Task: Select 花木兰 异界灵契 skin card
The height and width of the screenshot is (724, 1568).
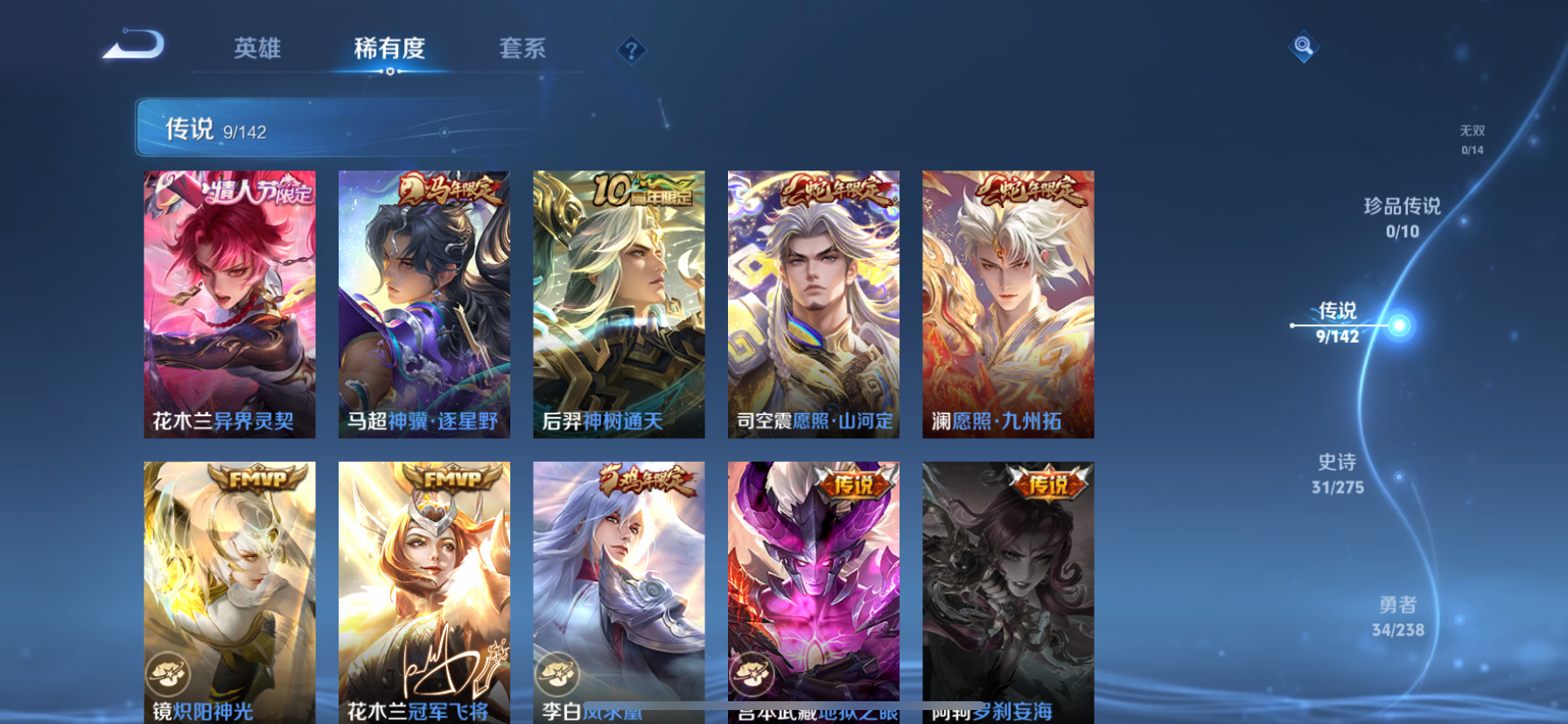Action: (229, 303)
